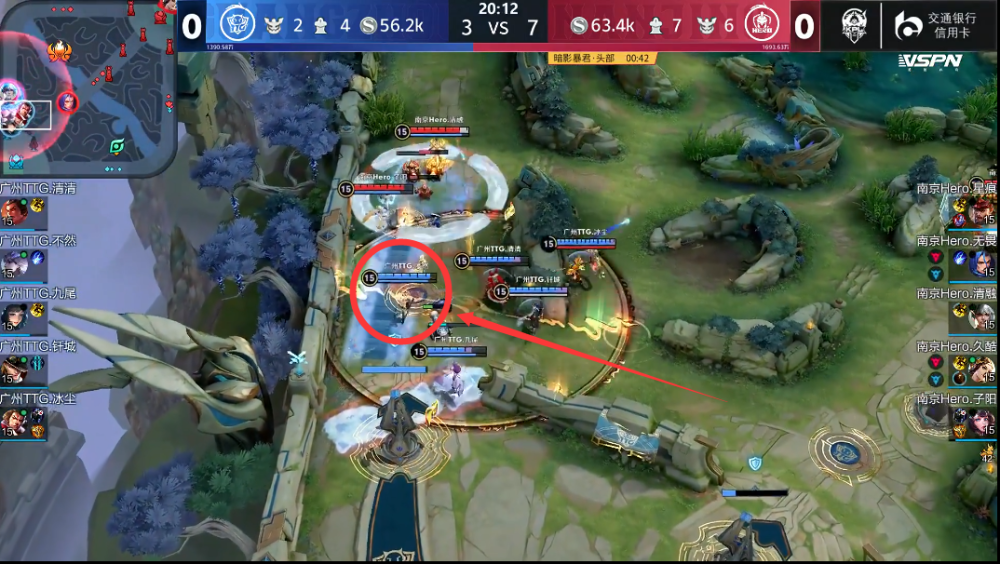Click the blue team logo in scoreboard
Viewport: 1000px width, 564px height.
click(236, 25)
